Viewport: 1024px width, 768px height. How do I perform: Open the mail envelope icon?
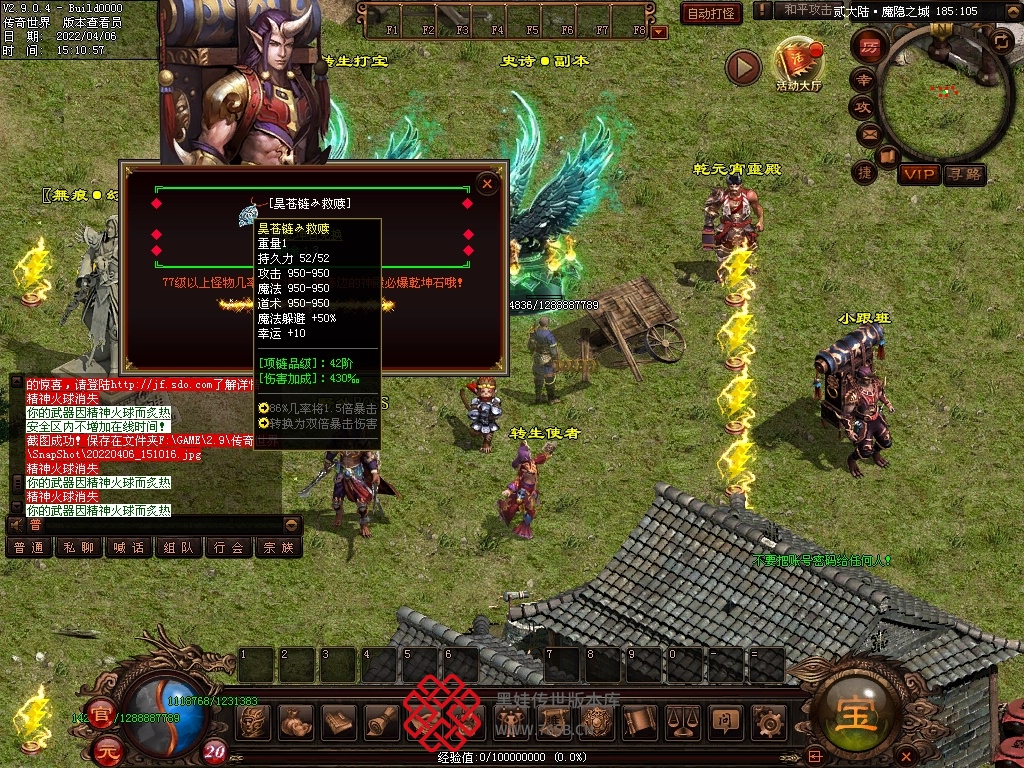867,133
